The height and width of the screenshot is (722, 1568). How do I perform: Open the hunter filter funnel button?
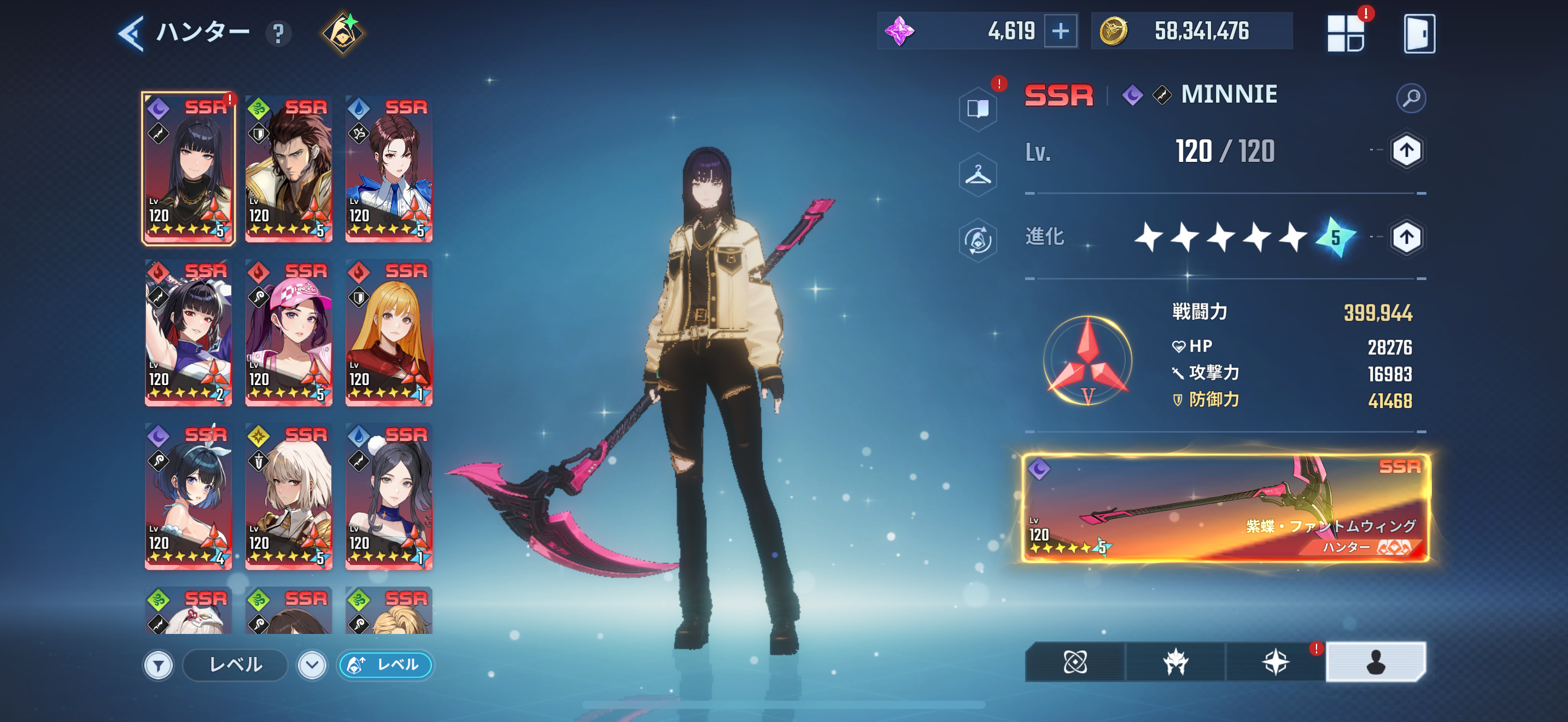(x=158, y=665)
